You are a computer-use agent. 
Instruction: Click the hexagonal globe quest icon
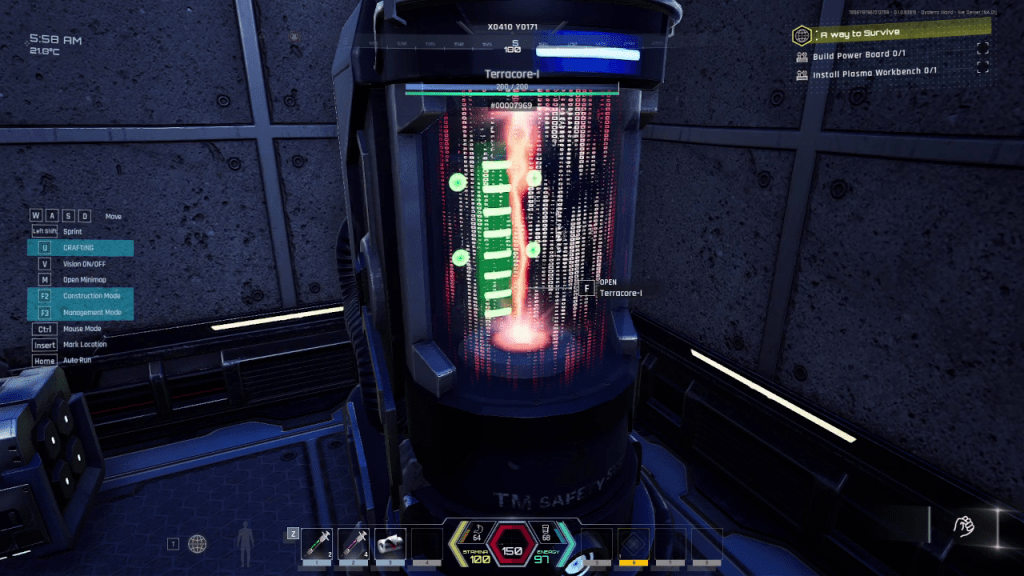[x=801, y=36]
